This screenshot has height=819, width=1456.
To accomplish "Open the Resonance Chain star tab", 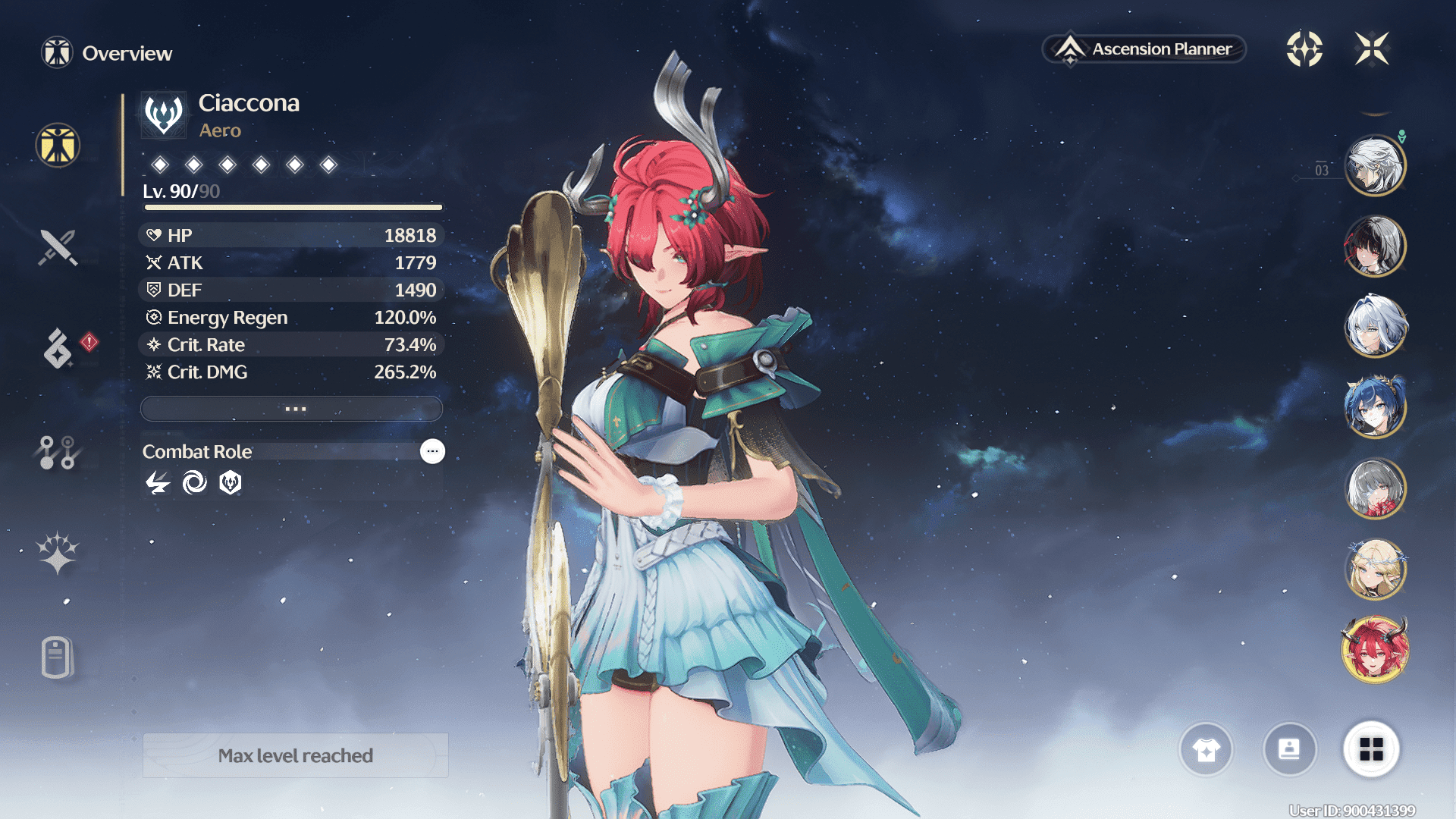I will coord(58,553).
